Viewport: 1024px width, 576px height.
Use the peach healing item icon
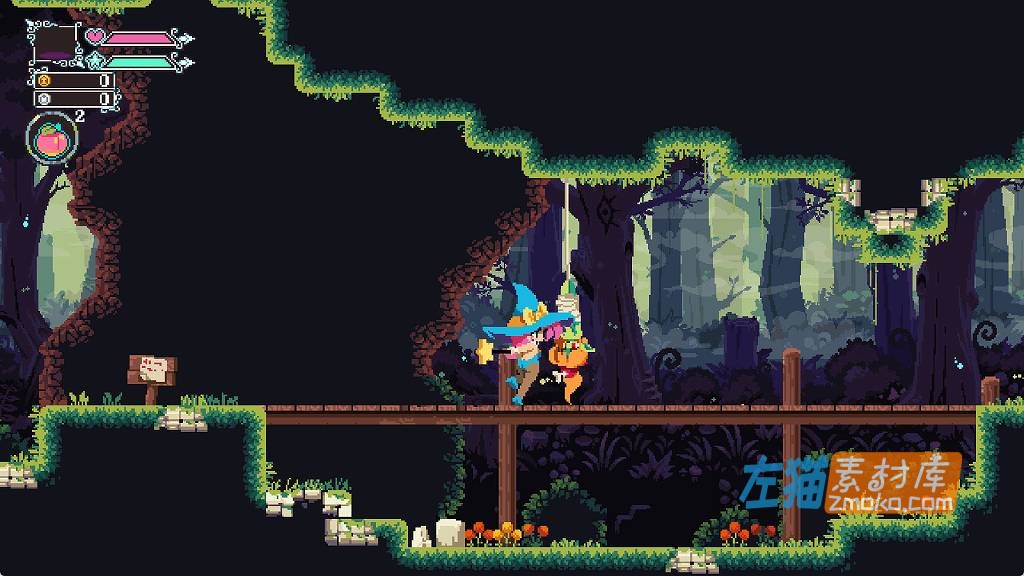tap(52, 140)
